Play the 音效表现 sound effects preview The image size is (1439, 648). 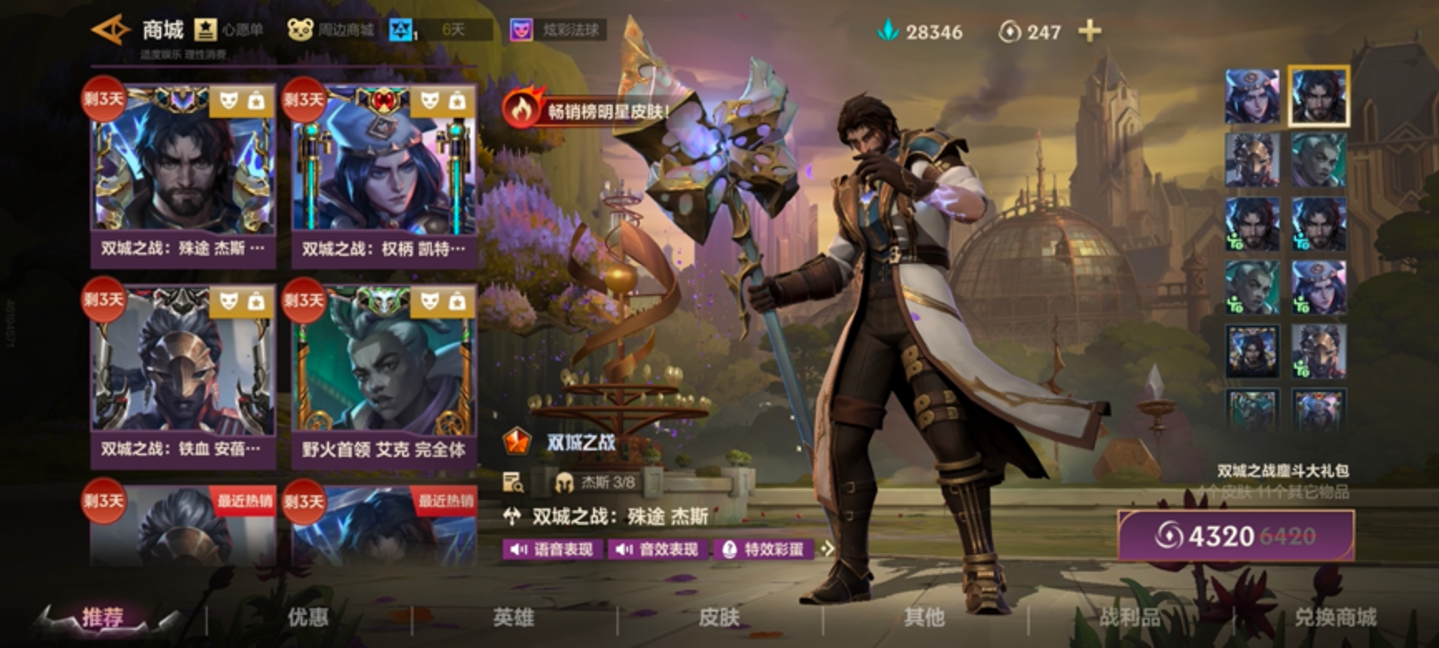657,549
